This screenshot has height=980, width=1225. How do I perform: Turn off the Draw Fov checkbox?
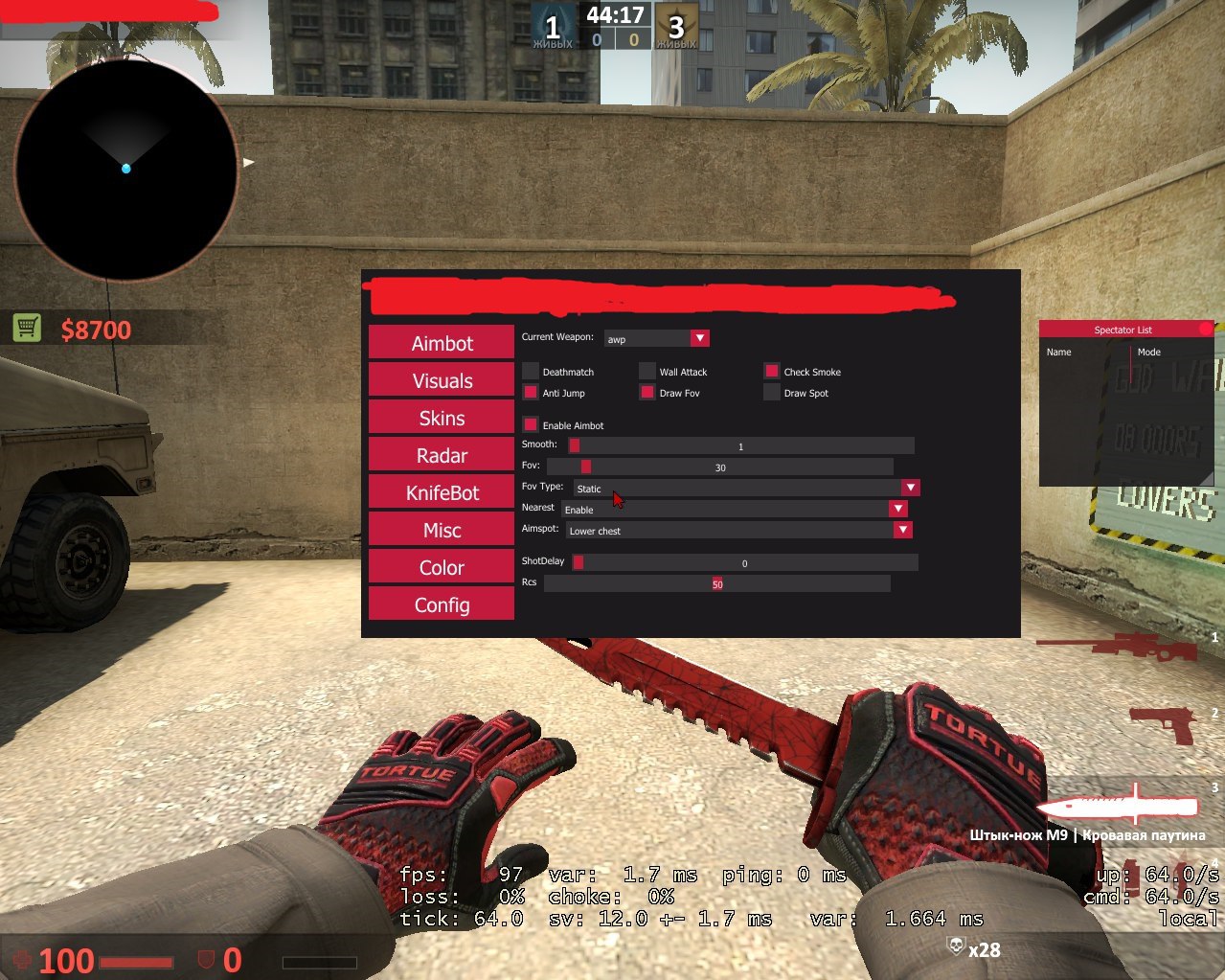pyautogui.click(x=647, y=392)
